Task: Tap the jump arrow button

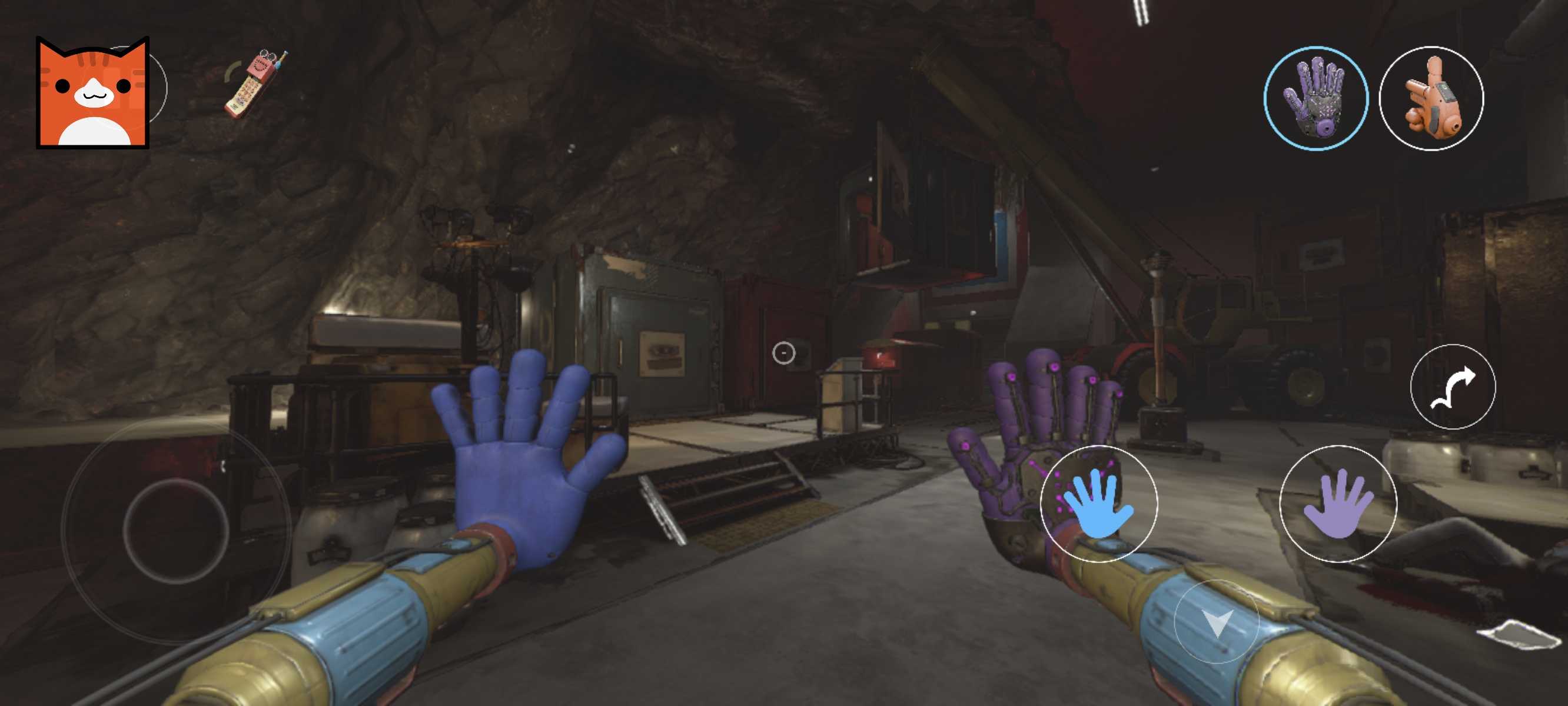Action: 1453,387
